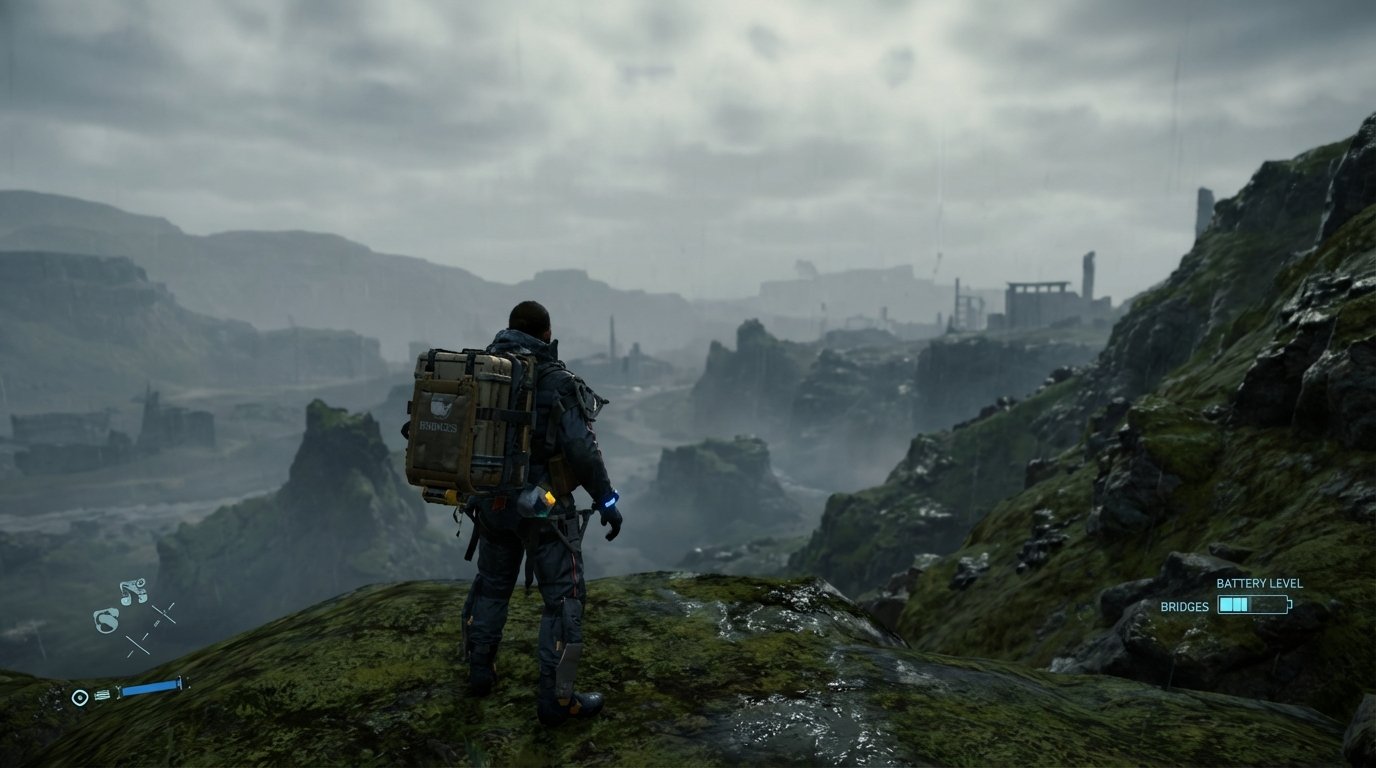Click the BRIDGES label near the battery

(1185, 607)
